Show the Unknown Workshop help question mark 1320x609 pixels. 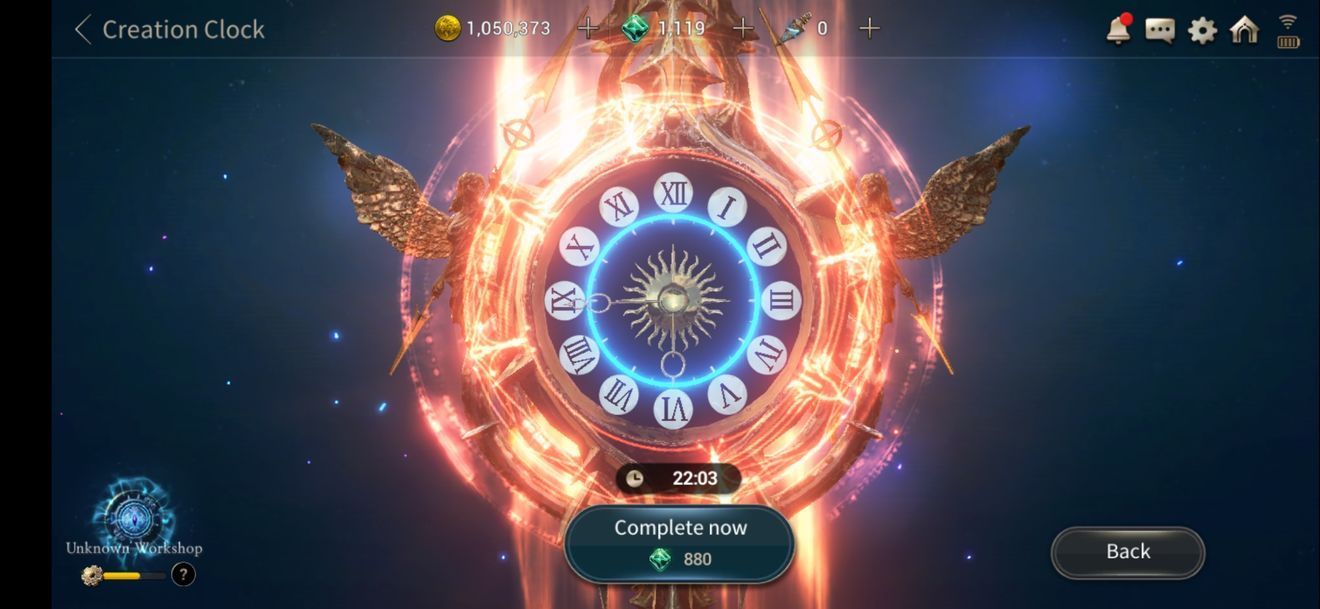coord(183,574)
